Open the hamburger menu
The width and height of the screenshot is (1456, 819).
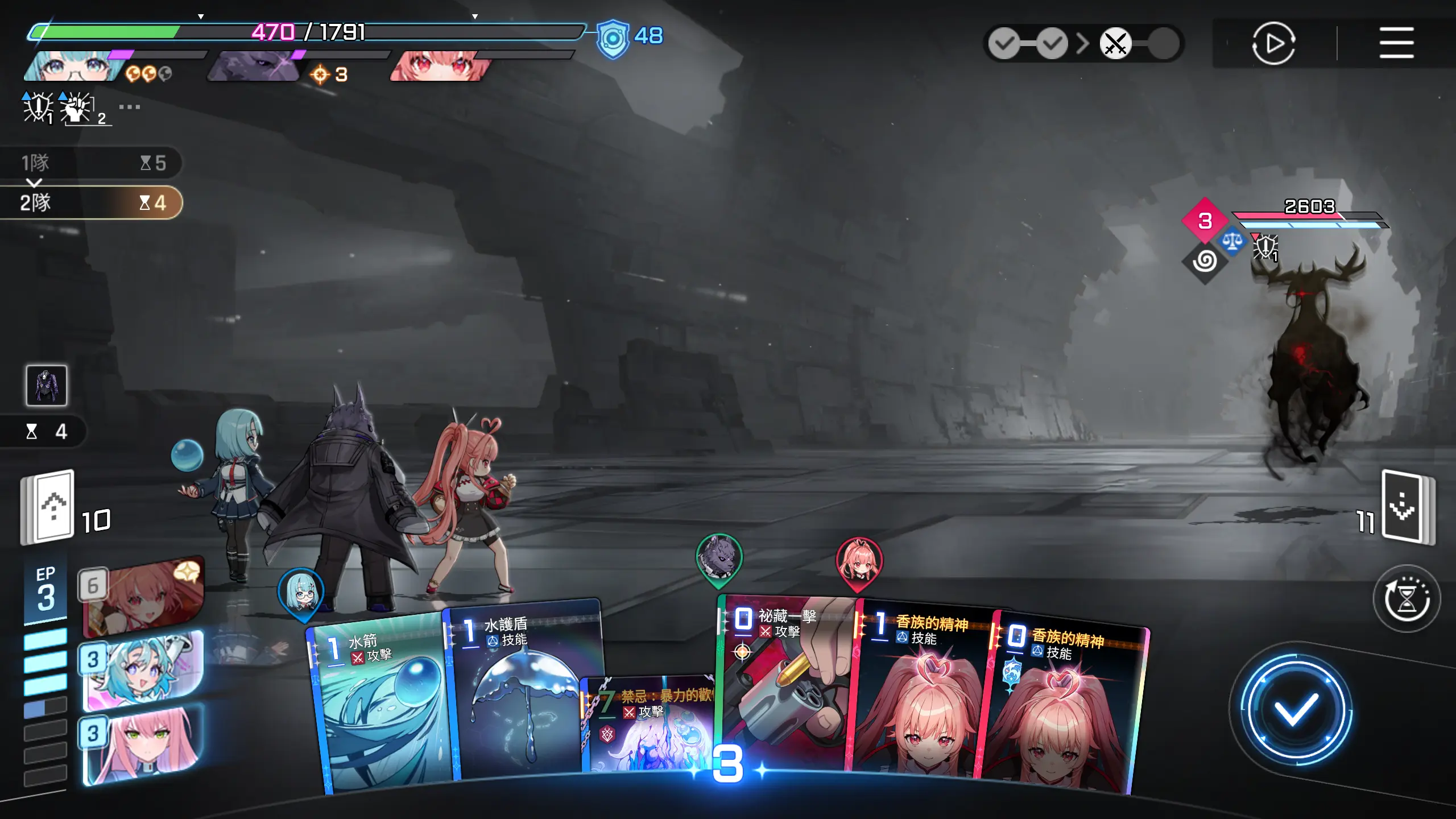pos(1396,43)
